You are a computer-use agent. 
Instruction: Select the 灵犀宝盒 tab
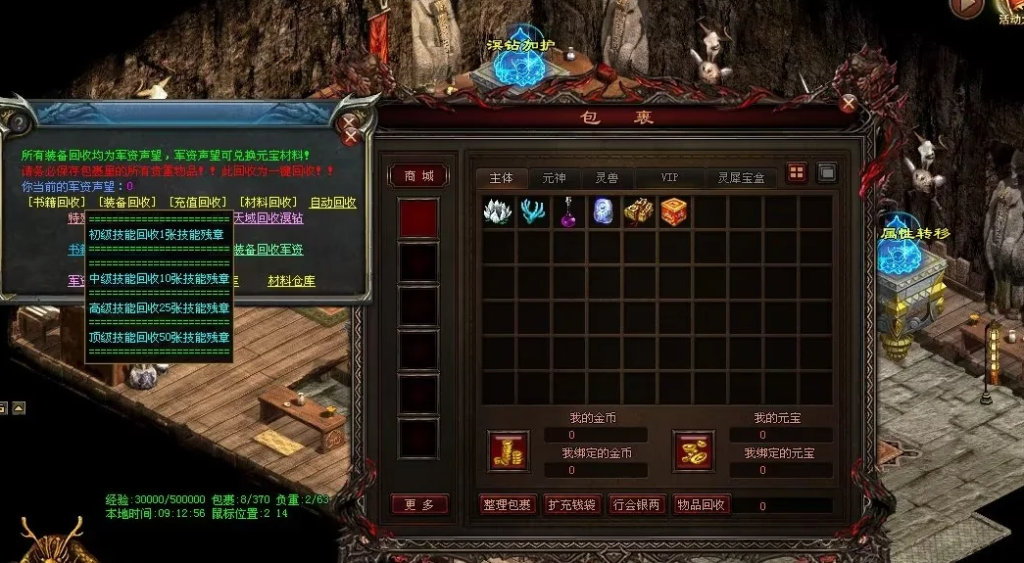741,178
